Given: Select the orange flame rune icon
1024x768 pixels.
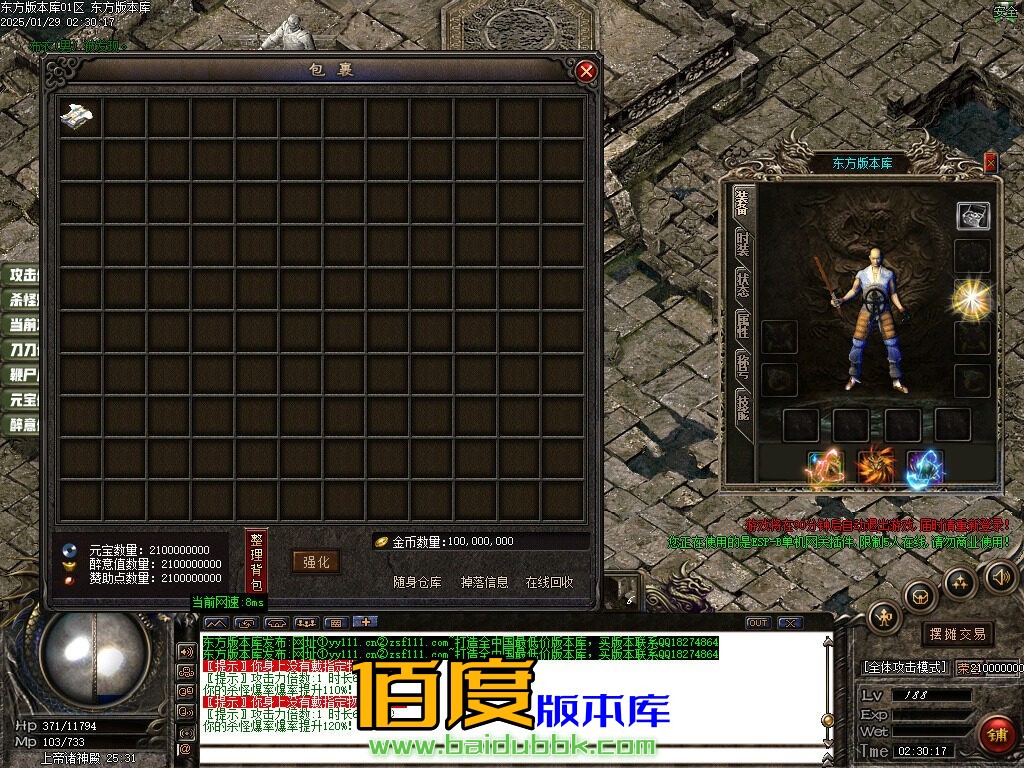Looking at the screenshot, I should pyautogui.click(x=876, y=464).
